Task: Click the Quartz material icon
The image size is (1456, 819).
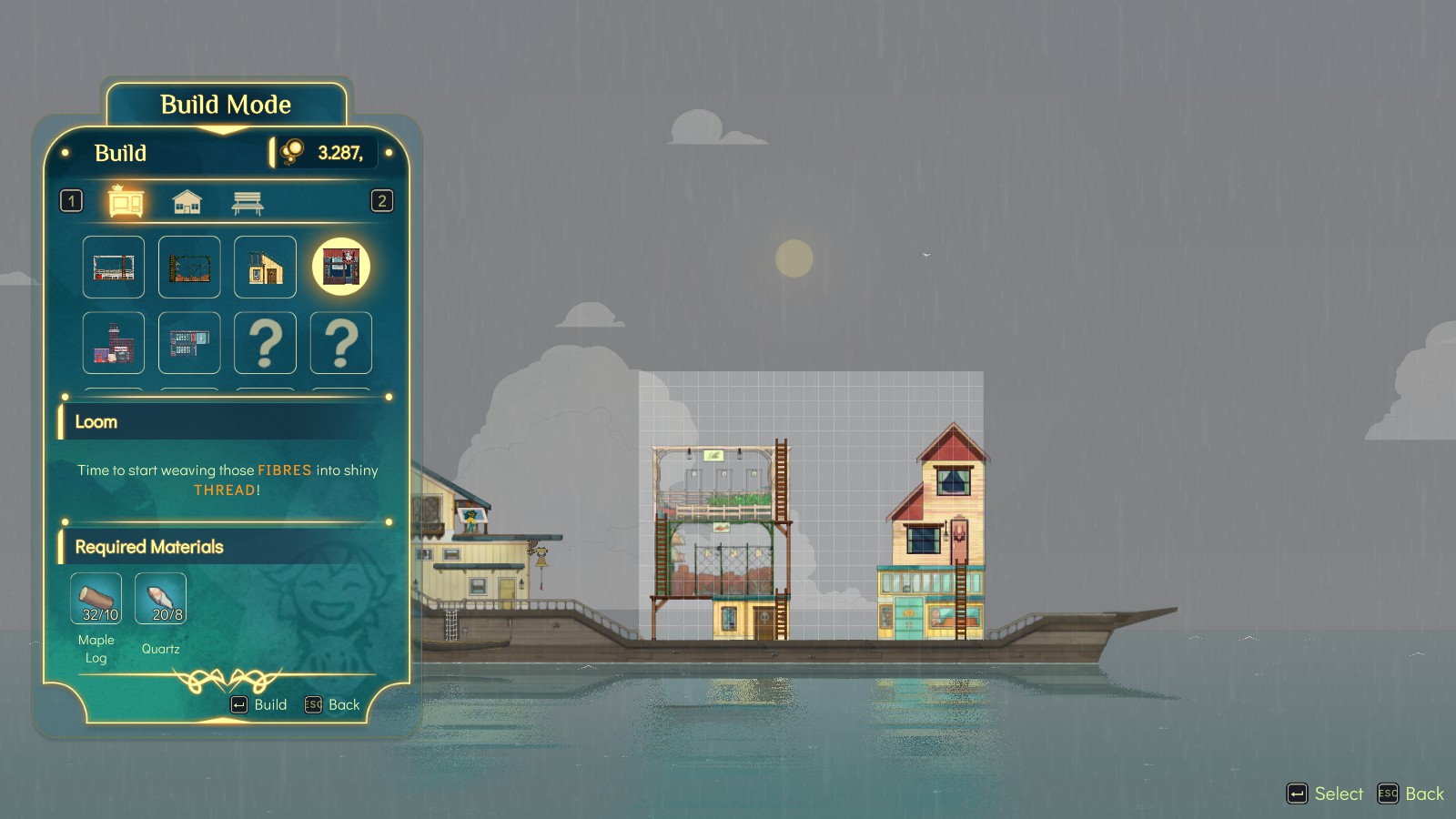Action: point(160,599)
